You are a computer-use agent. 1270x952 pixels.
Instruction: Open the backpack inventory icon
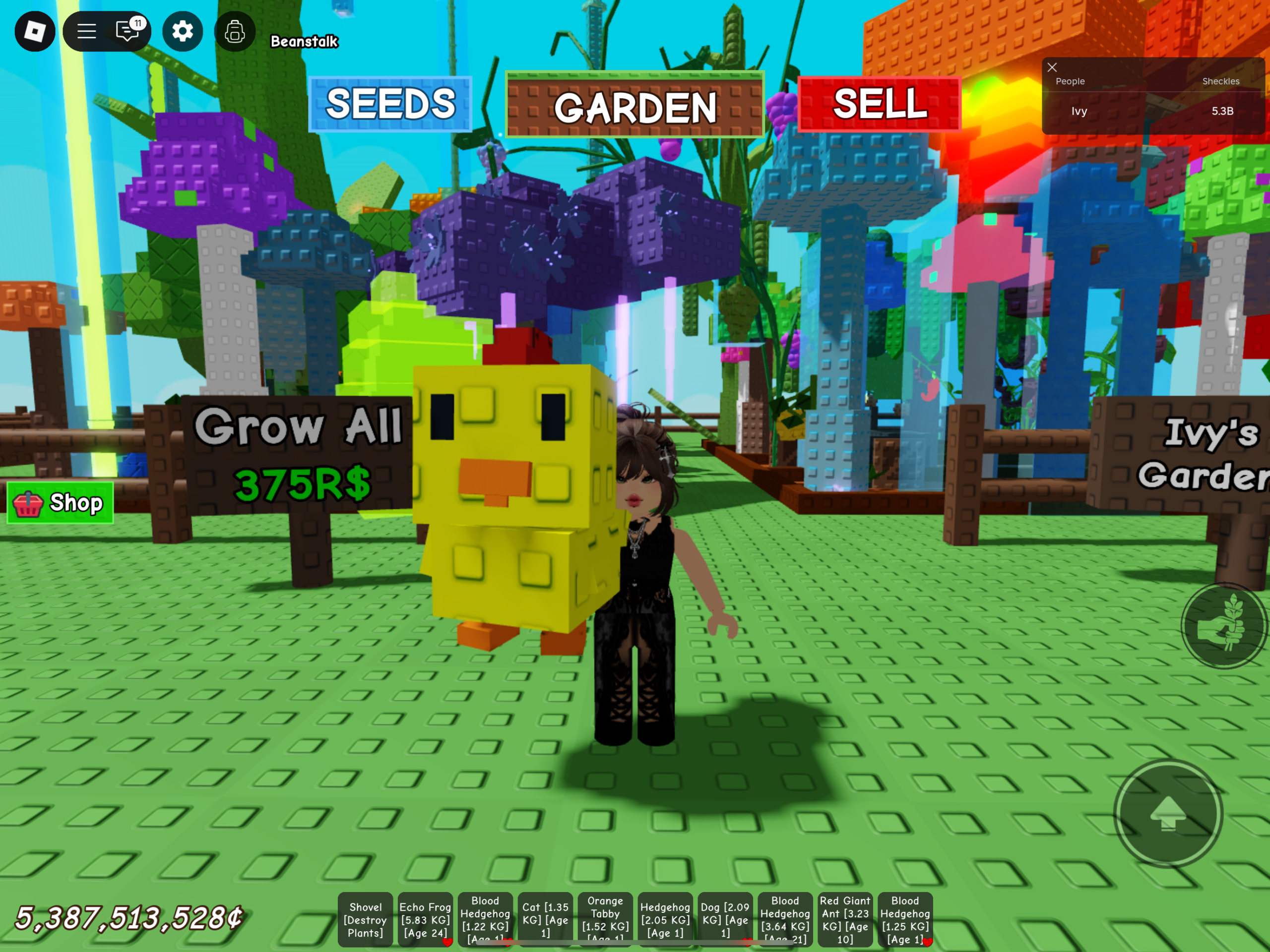tap(234, 32)
